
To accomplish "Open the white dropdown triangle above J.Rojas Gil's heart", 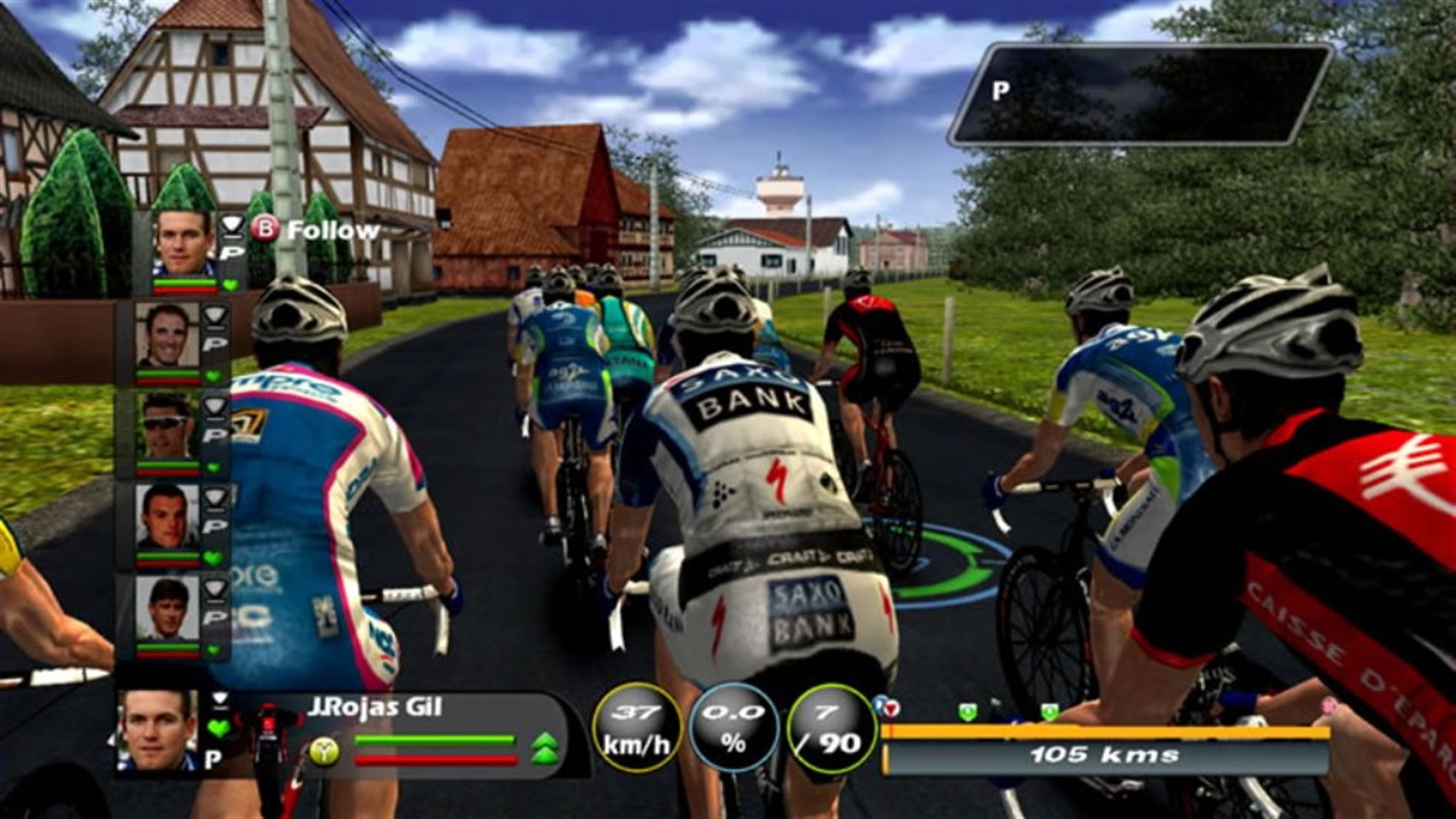I will click(x=221, y=698).
